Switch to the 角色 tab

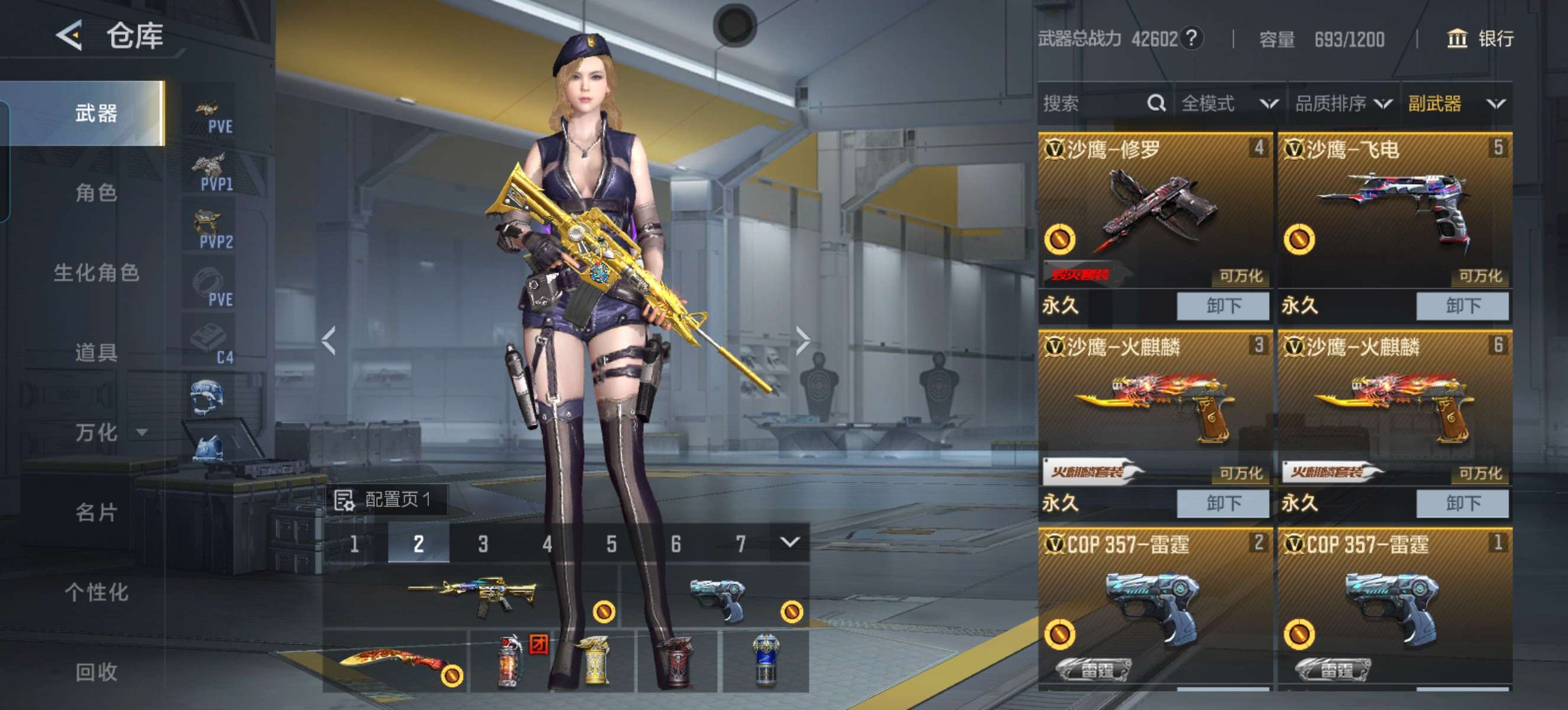pos(96,192)
